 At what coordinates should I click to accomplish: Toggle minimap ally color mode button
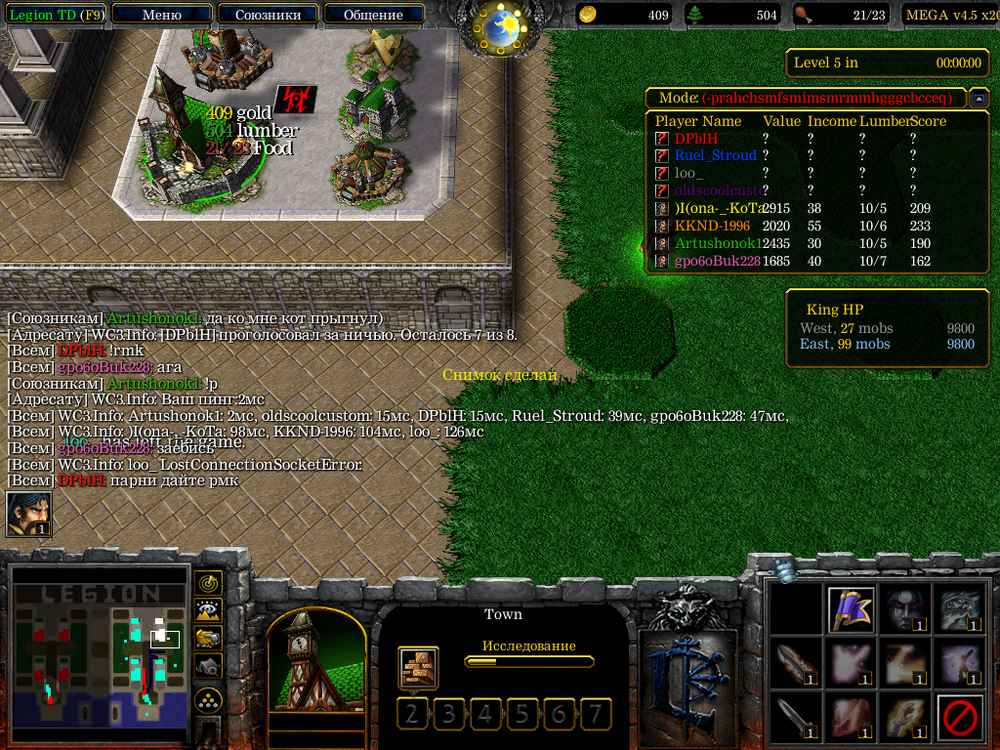click(x=208, y=637)
